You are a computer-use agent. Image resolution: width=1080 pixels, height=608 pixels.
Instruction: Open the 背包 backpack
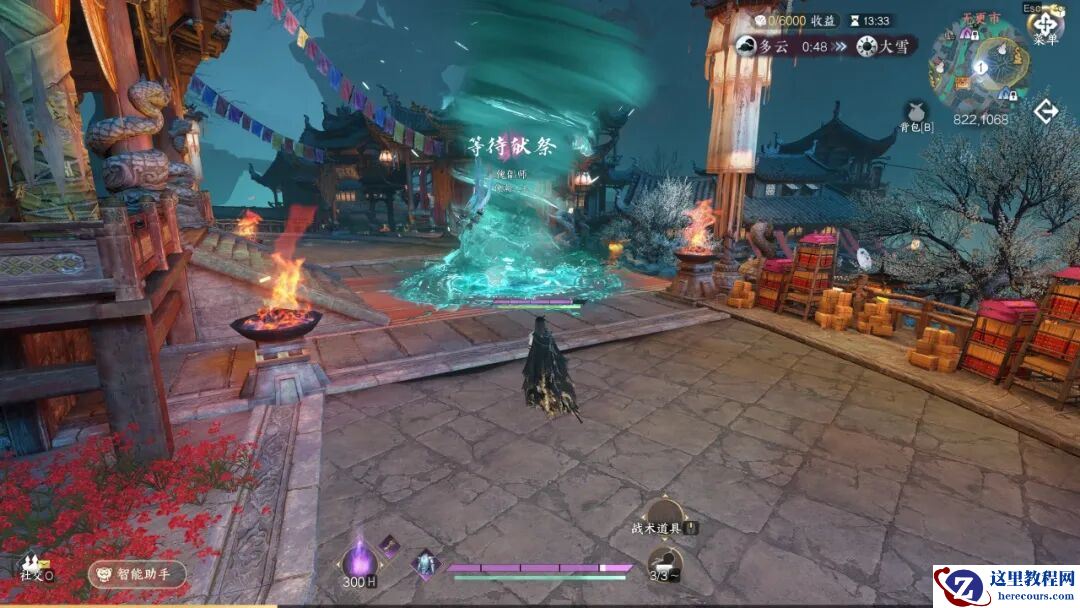(916, 112)
